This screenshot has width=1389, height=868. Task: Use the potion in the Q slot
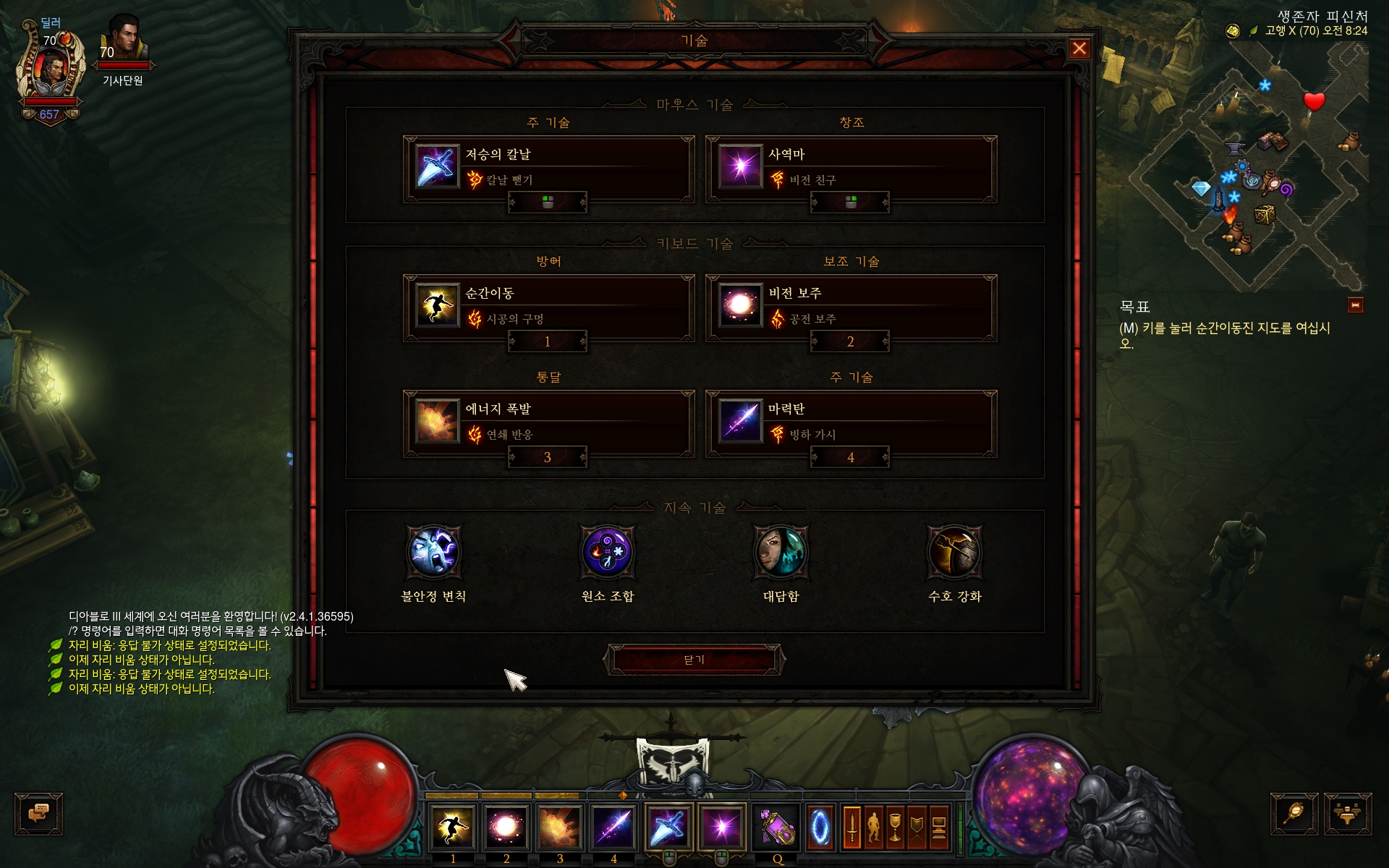[x=776, y=826]
